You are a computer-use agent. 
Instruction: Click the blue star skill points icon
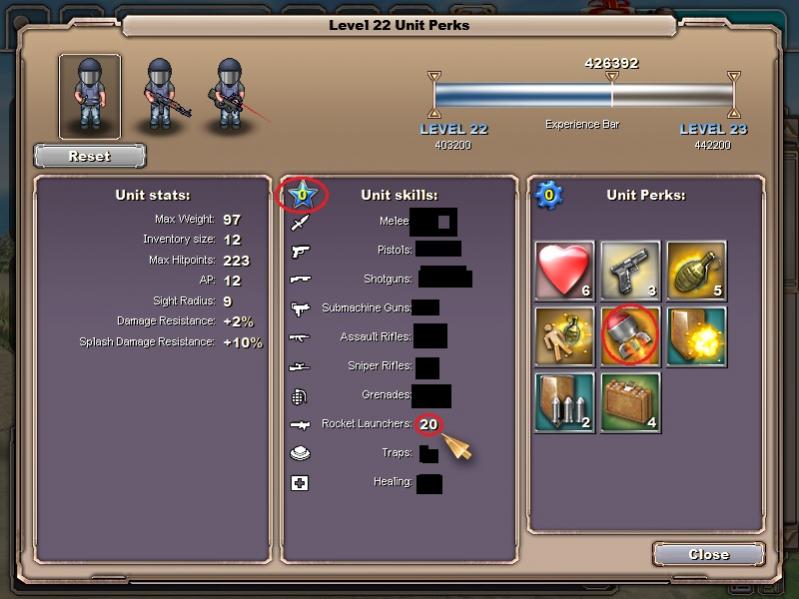click(x=300, y=193)
